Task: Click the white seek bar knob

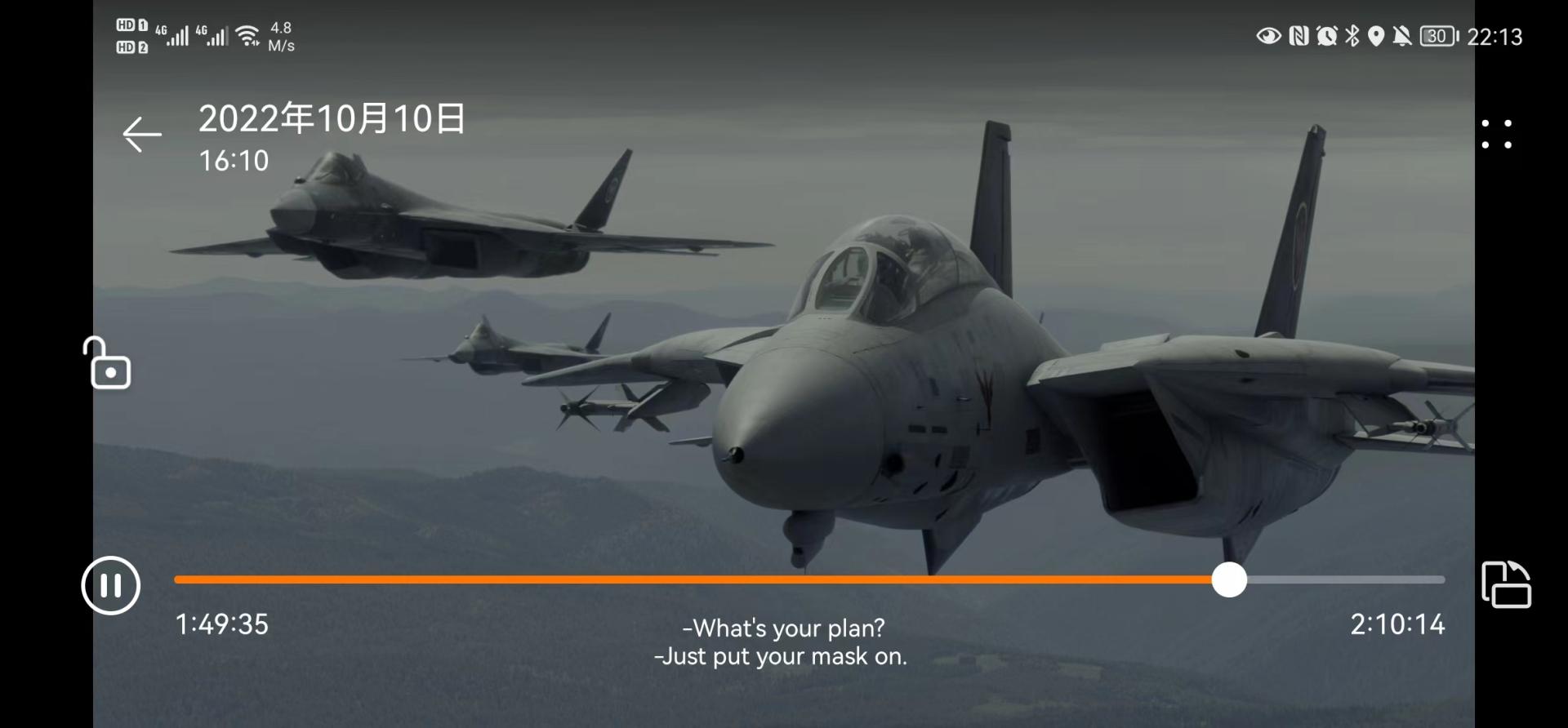Action: click(1229, 579)
